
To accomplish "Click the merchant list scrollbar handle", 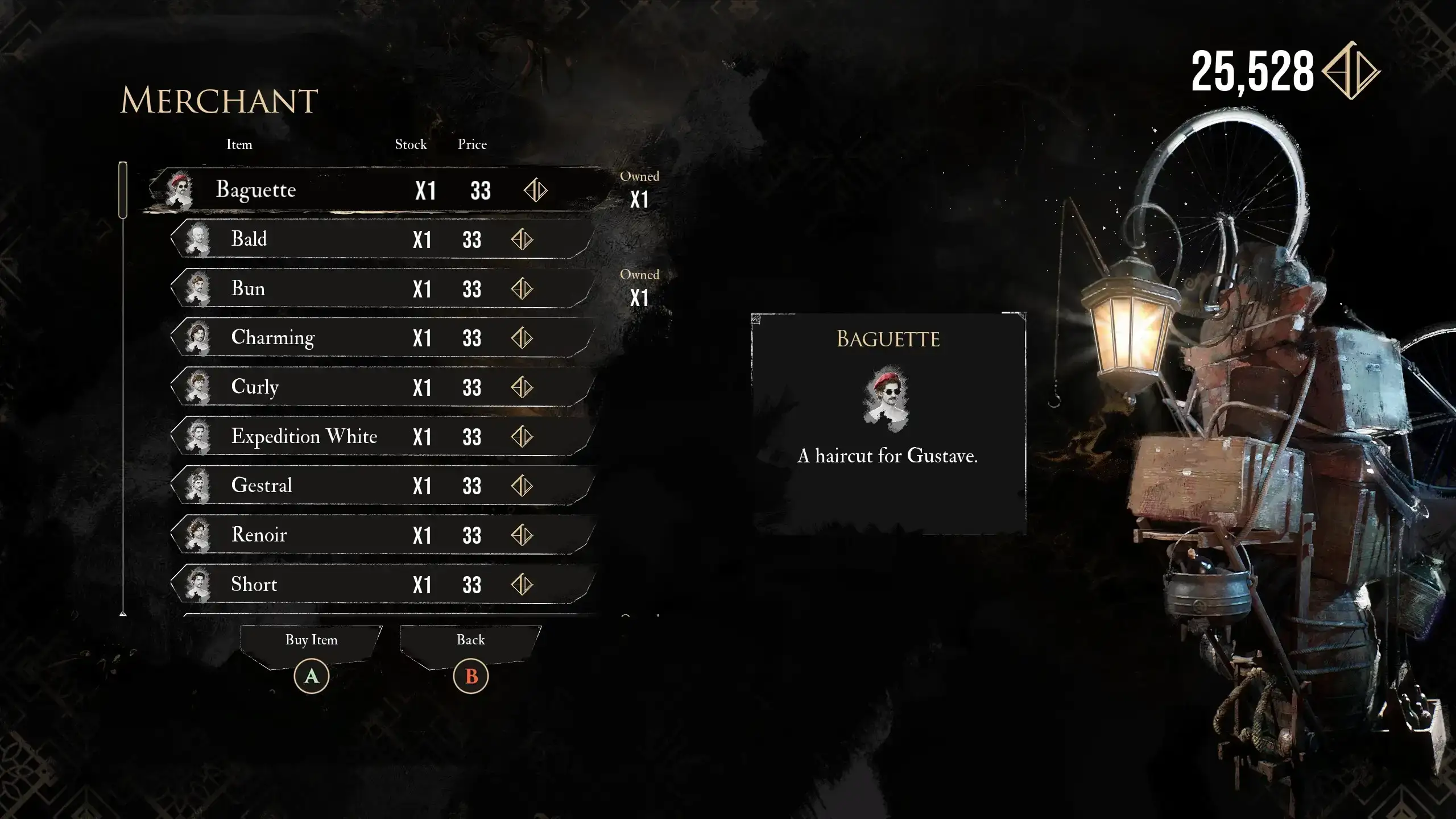I will (123, 190).
